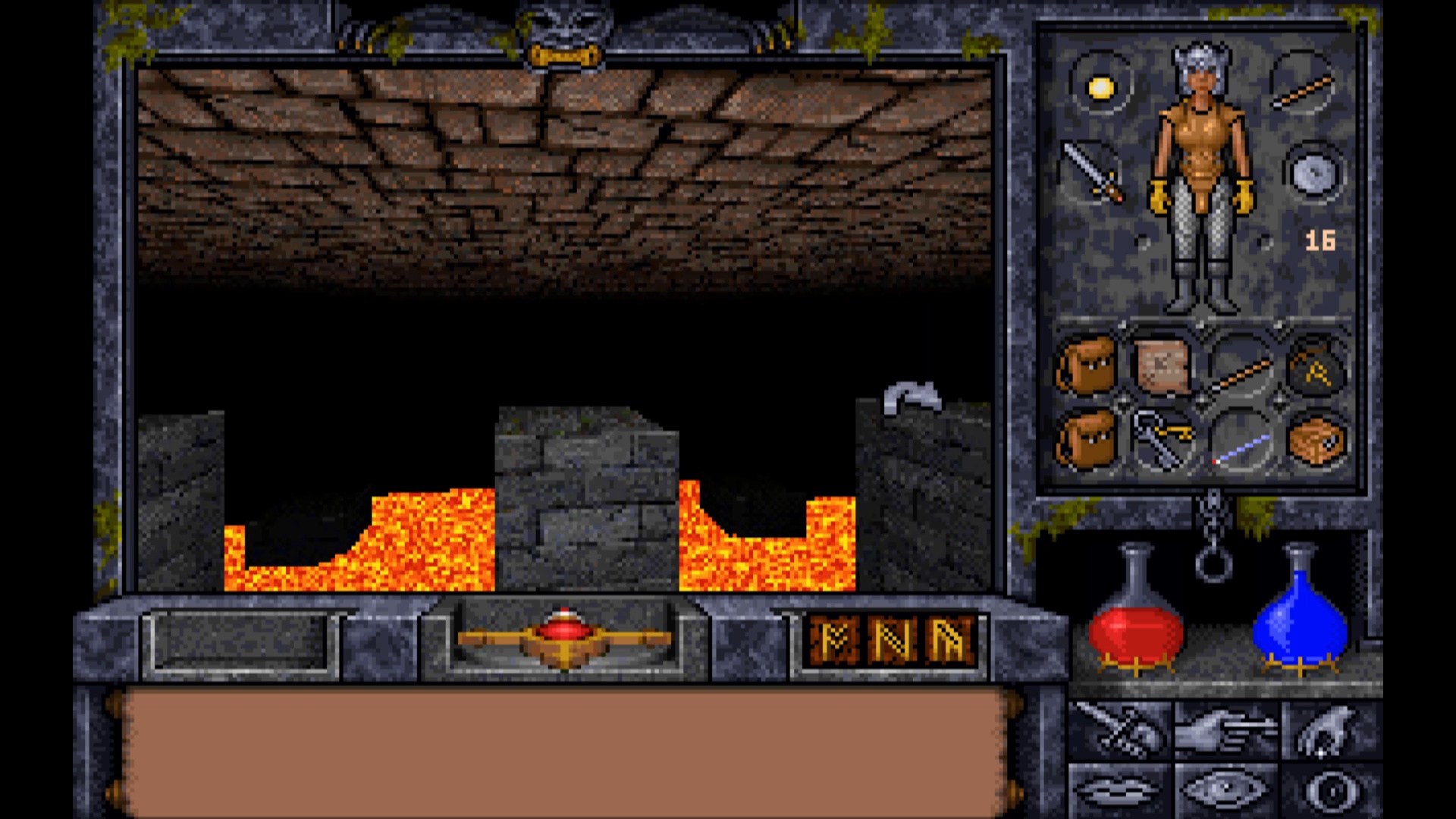
Task: Cast the spell on the rune shelf
Action: point(892,641)
